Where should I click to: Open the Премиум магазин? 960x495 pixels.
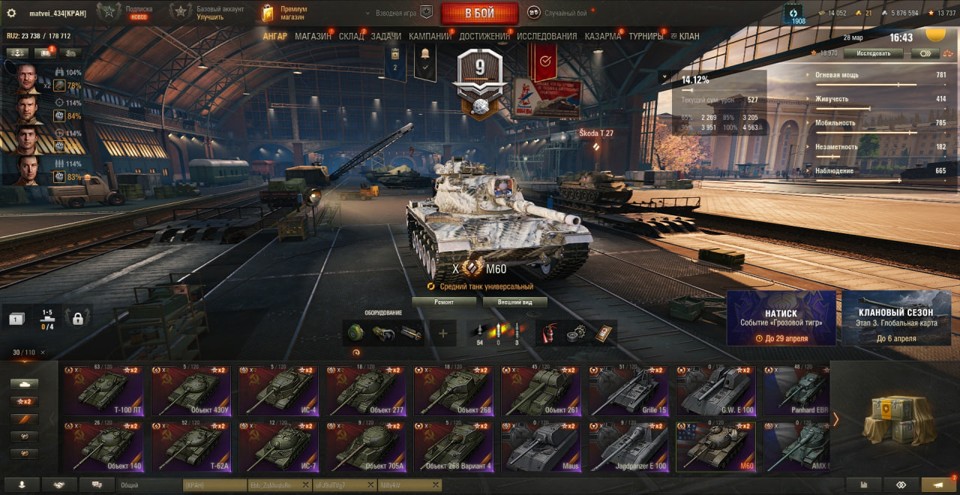(284, 13)
